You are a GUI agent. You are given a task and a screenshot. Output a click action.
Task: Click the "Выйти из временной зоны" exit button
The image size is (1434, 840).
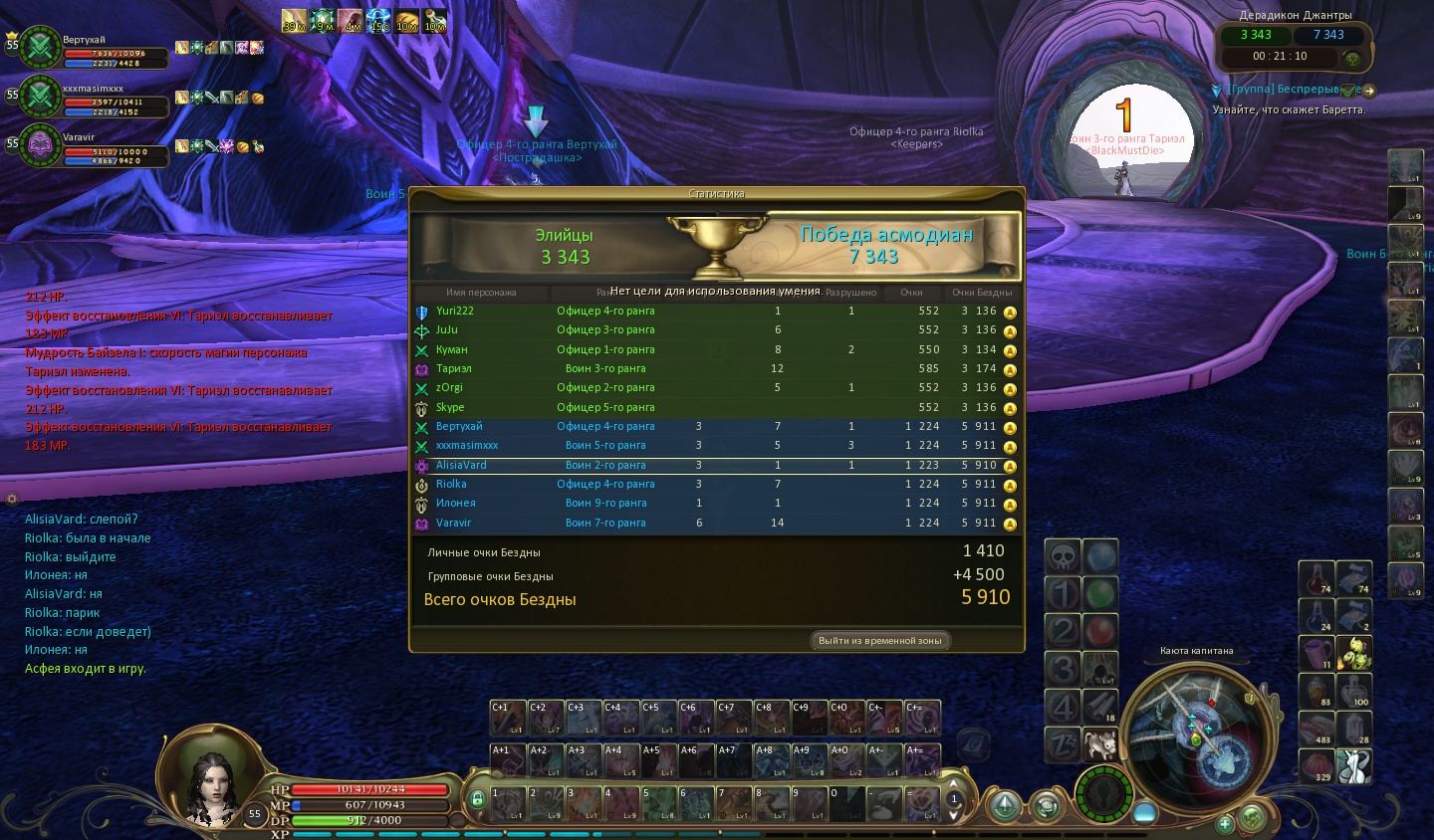pos(879,641)
